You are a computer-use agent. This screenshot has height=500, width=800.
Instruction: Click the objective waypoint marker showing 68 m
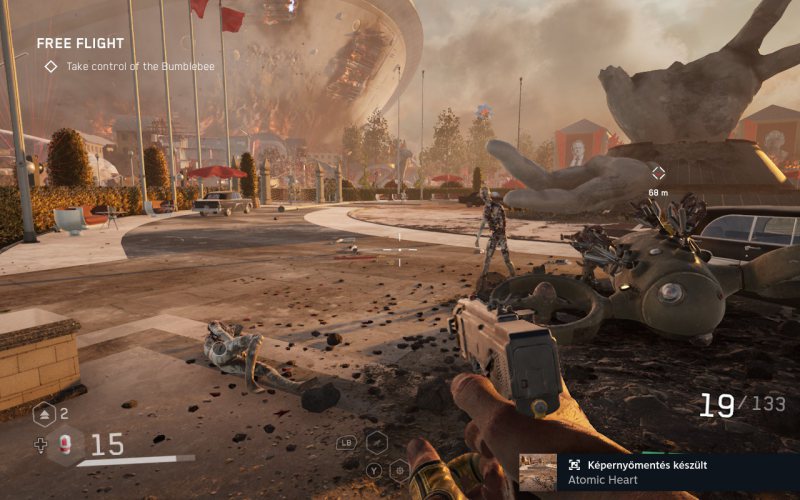(658, 173)
